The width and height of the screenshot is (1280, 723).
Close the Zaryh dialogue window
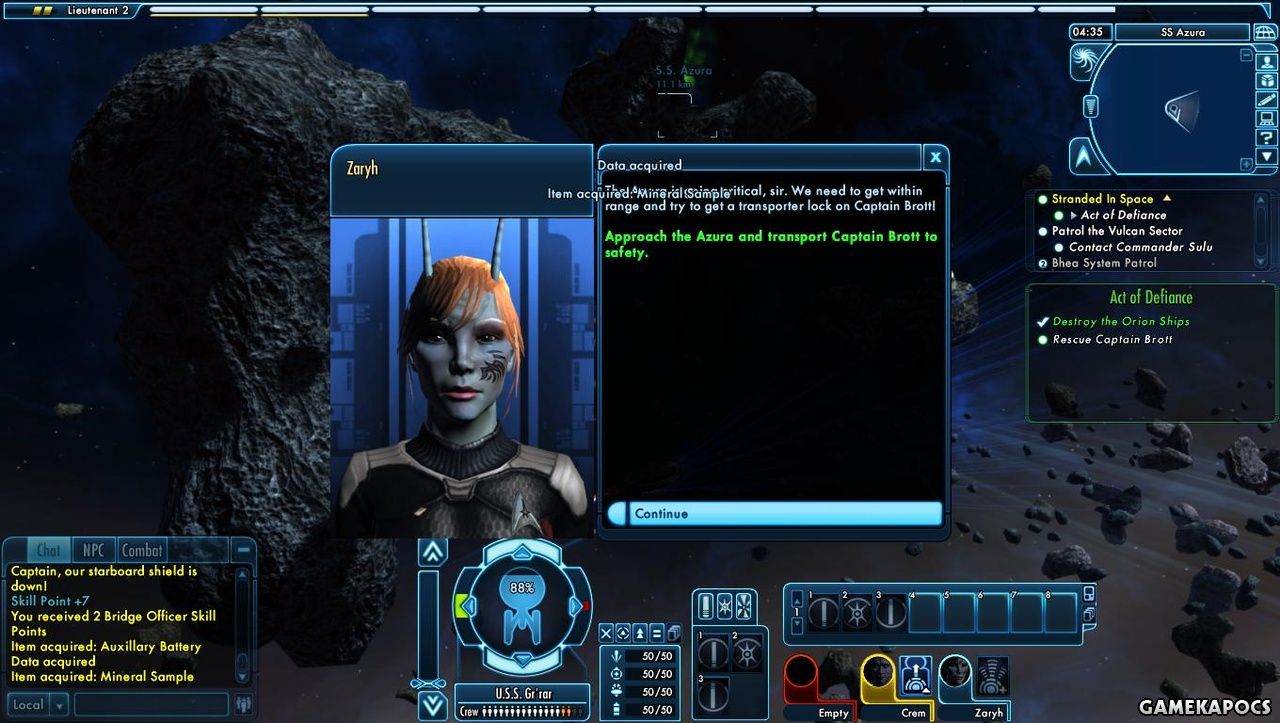(x=935, y=157)
